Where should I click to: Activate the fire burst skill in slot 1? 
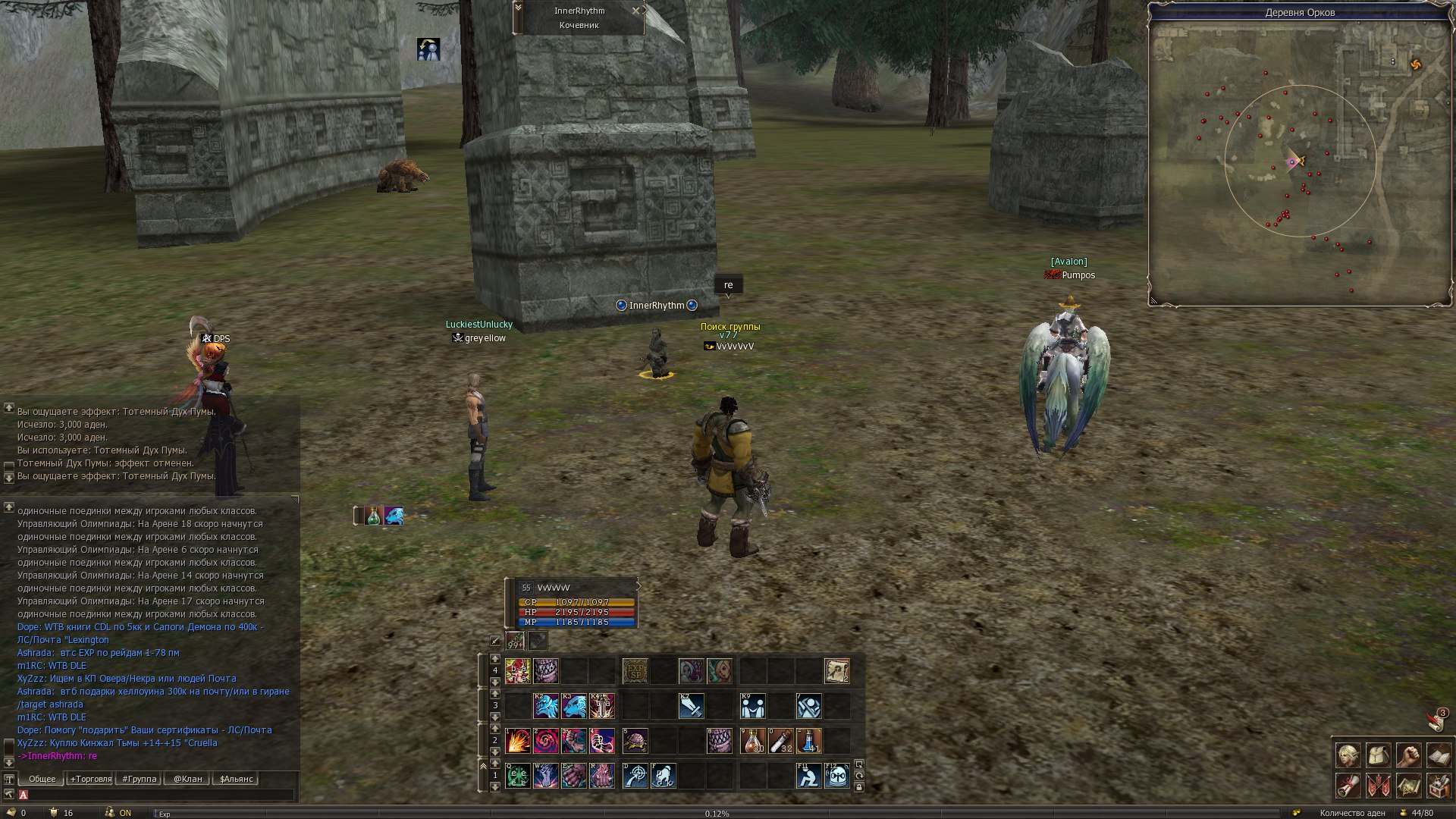point(517,741)
